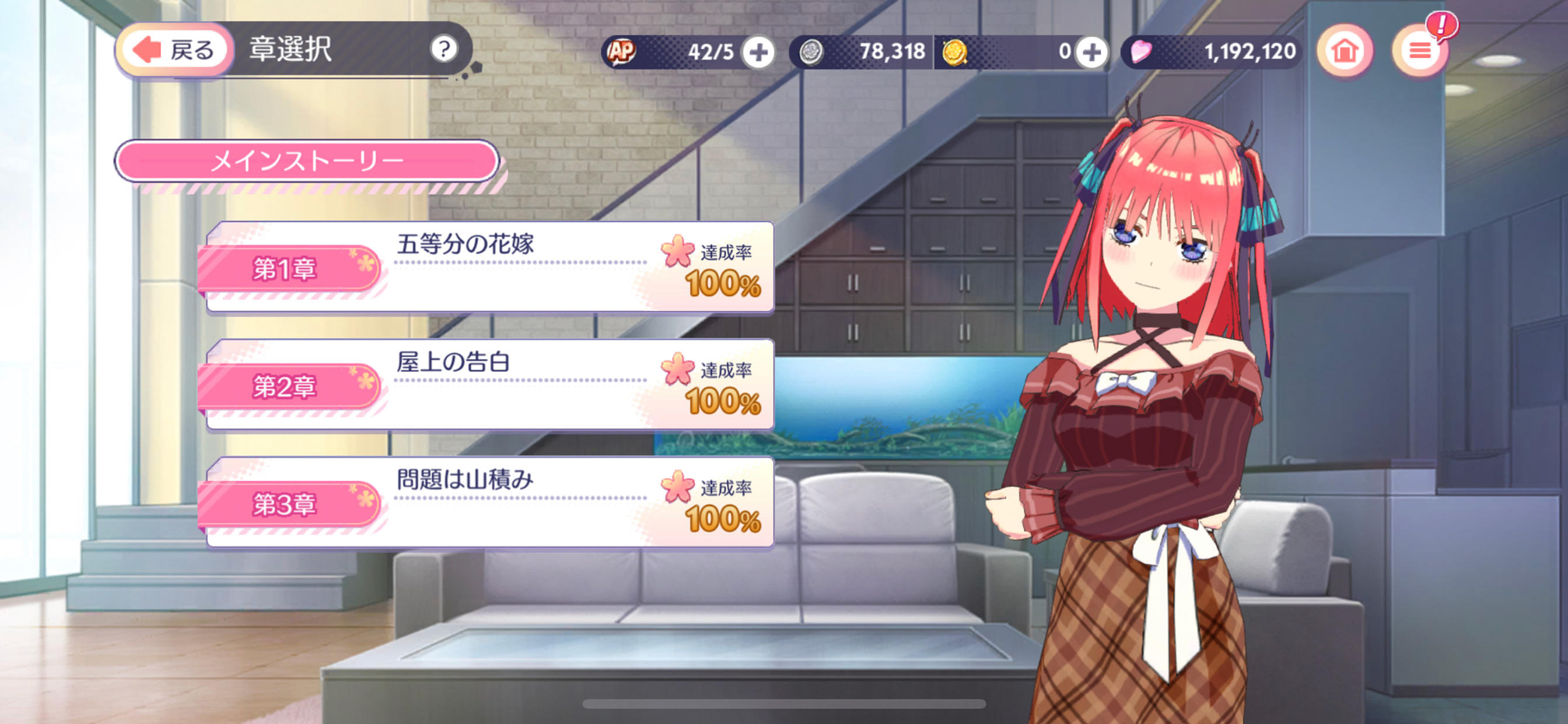This screenshot has height=724, width=1568.
Task: Tap the back arrow inside the 戻る button
Action: coord(148,51)
